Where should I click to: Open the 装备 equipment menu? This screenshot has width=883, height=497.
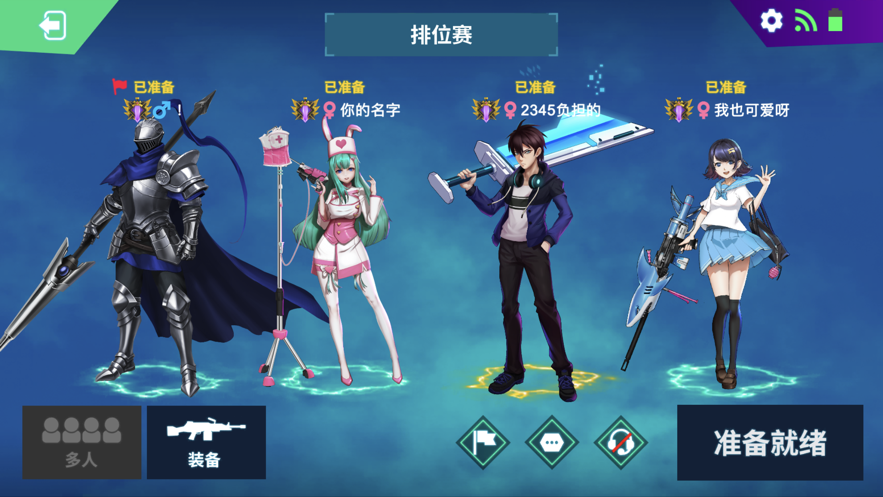pos(206,442)
